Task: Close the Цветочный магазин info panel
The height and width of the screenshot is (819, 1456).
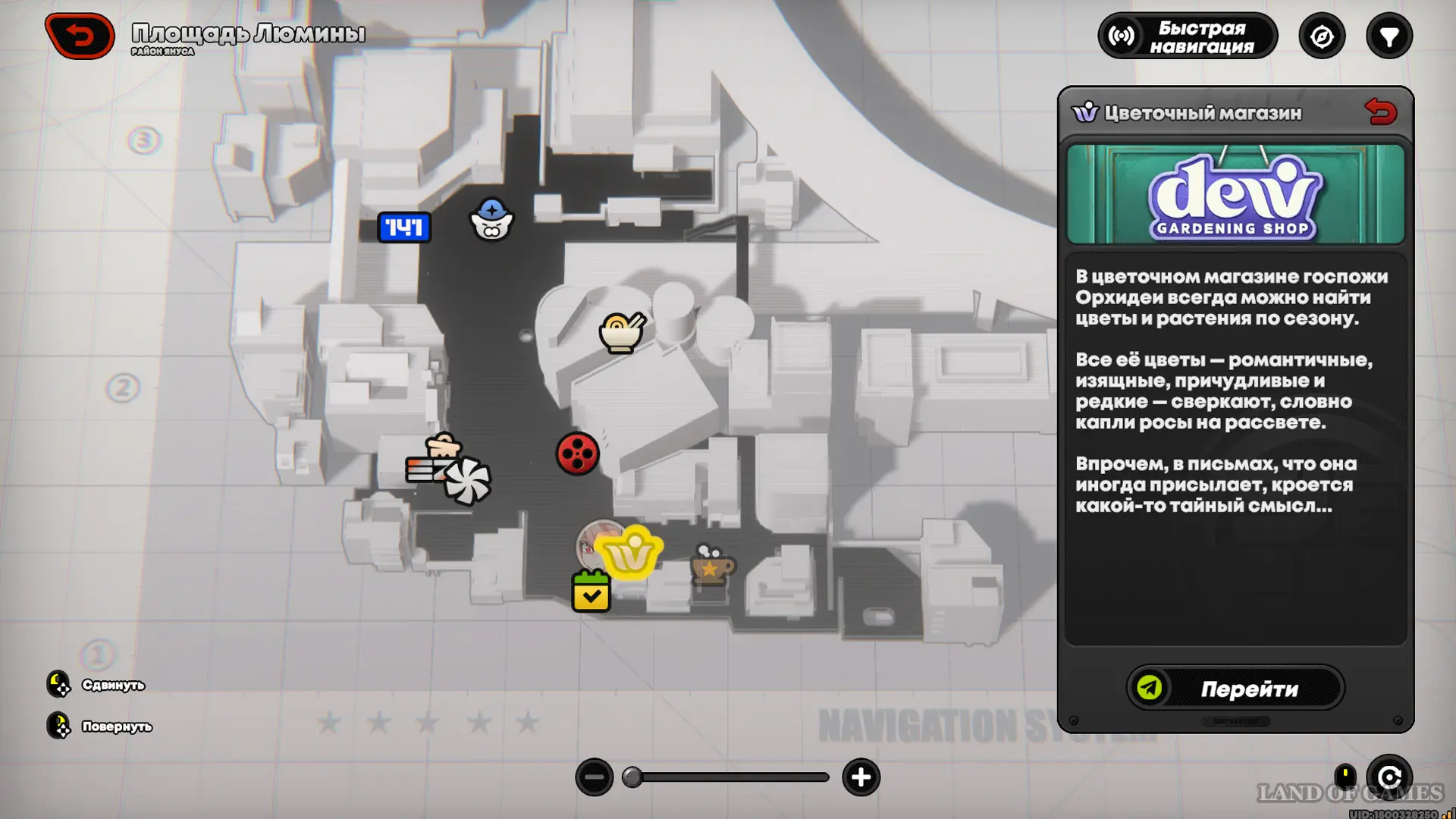Action: (1380, 112)
